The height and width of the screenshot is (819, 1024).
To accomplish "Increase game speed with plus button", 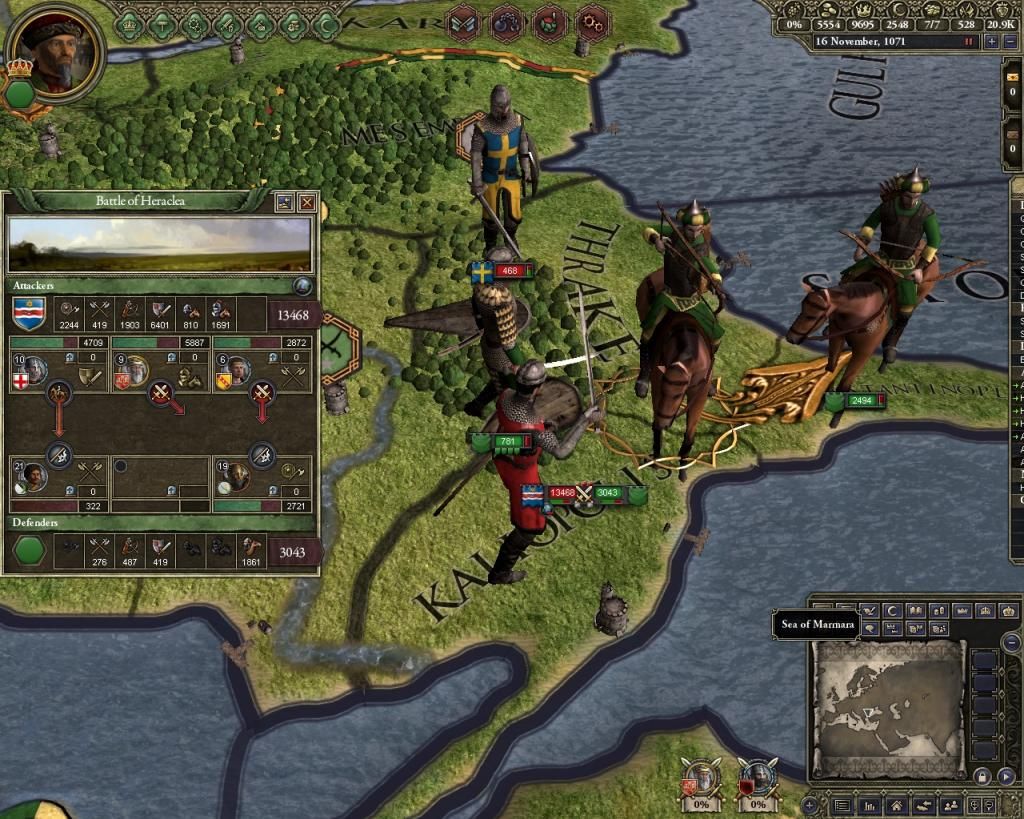I will click(x=991, y=42).
